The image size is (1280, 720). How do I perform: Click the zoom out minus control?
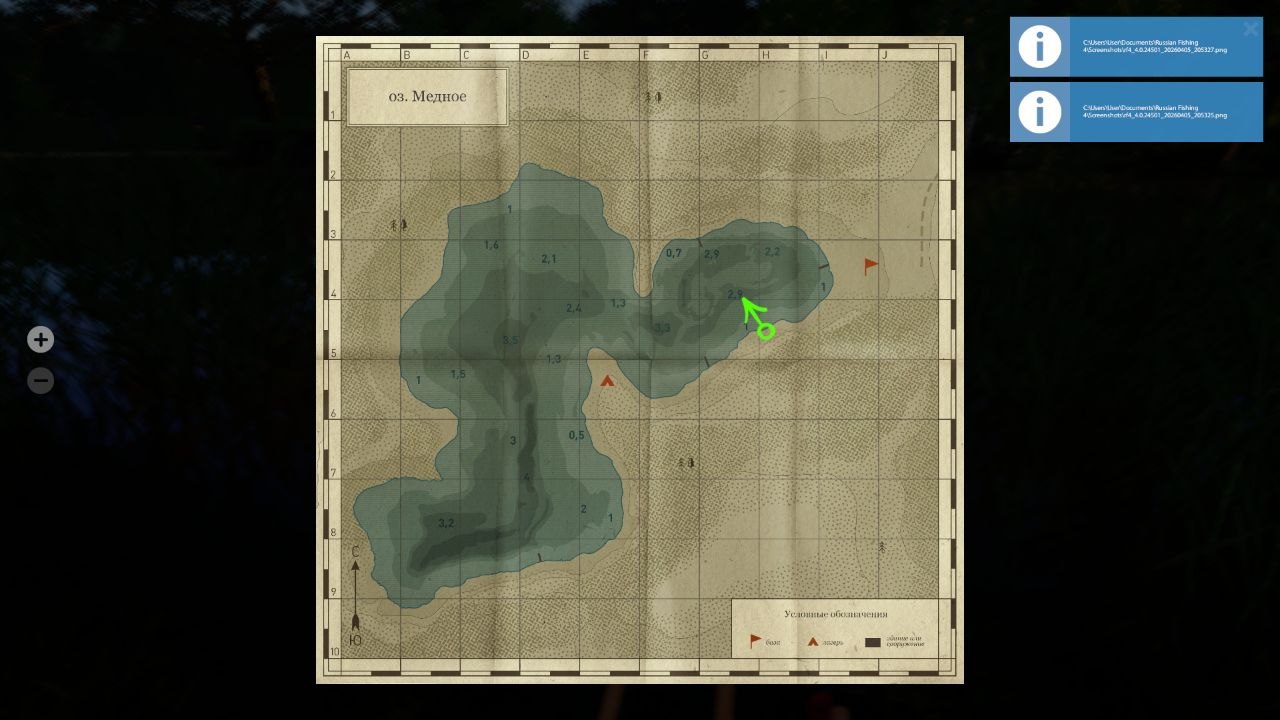point(40,380)
